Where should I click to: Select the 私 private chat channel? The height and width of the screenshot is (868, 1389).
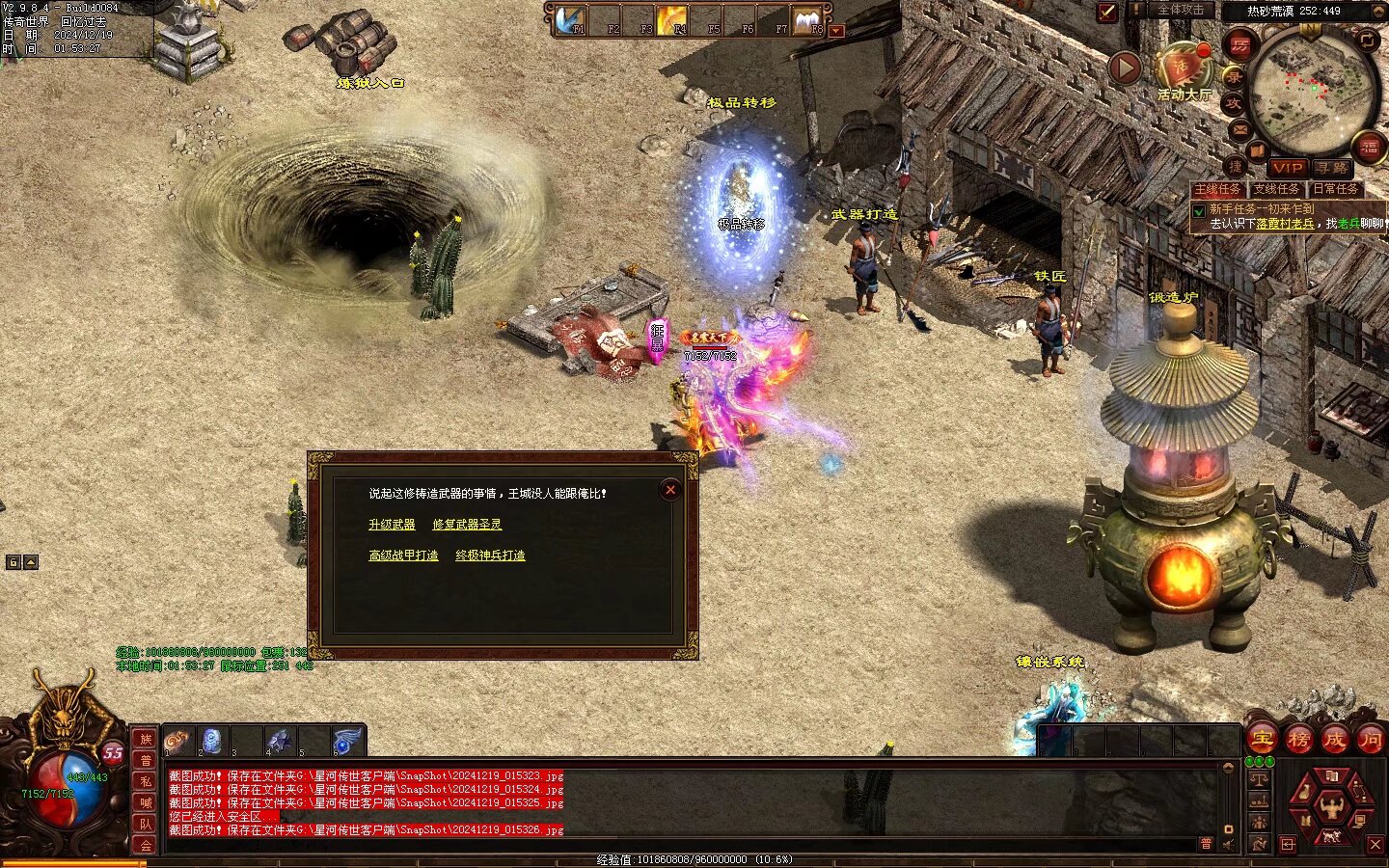pyautogui.click(x=146, y=781)
